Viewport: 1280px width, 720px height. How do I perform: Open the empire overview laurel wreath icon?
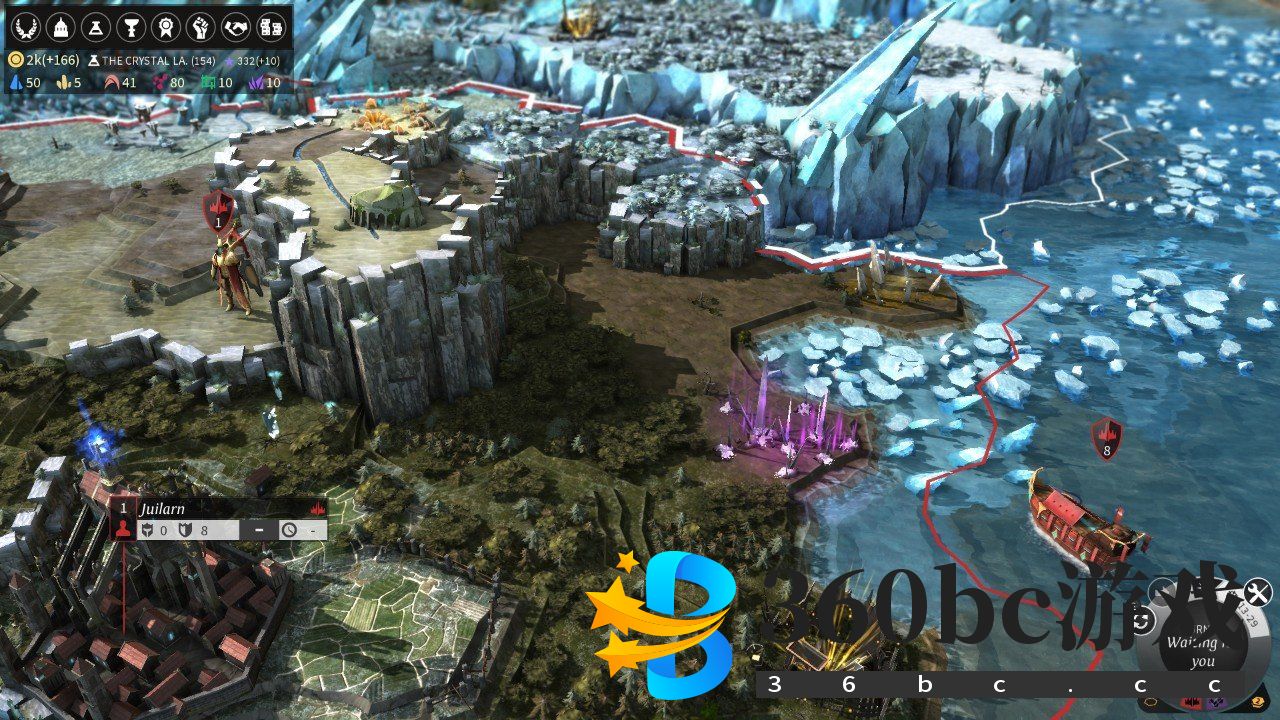[26, 26]
